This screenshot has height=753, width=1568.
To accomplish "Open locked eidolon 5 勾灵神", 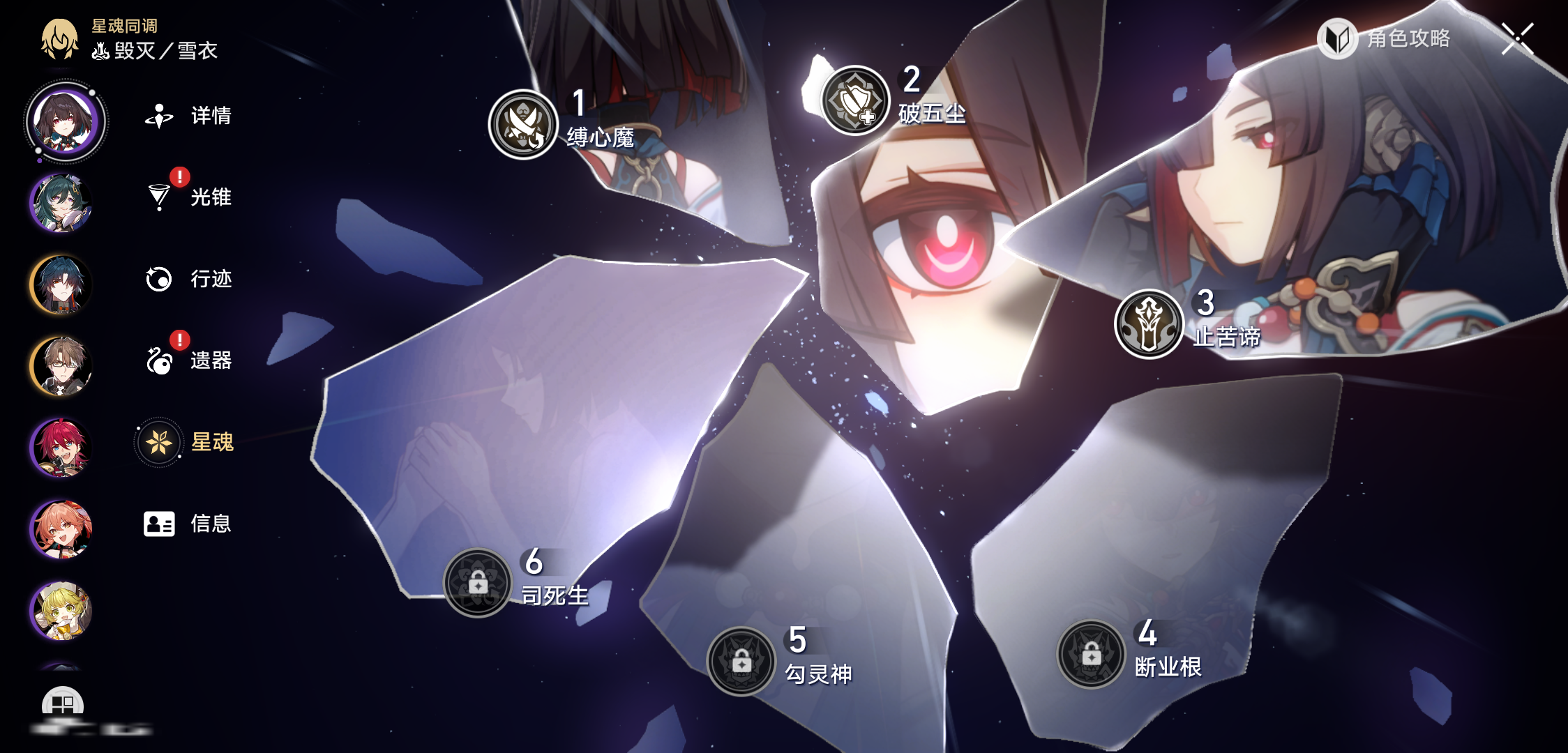I will coord(741,661).
